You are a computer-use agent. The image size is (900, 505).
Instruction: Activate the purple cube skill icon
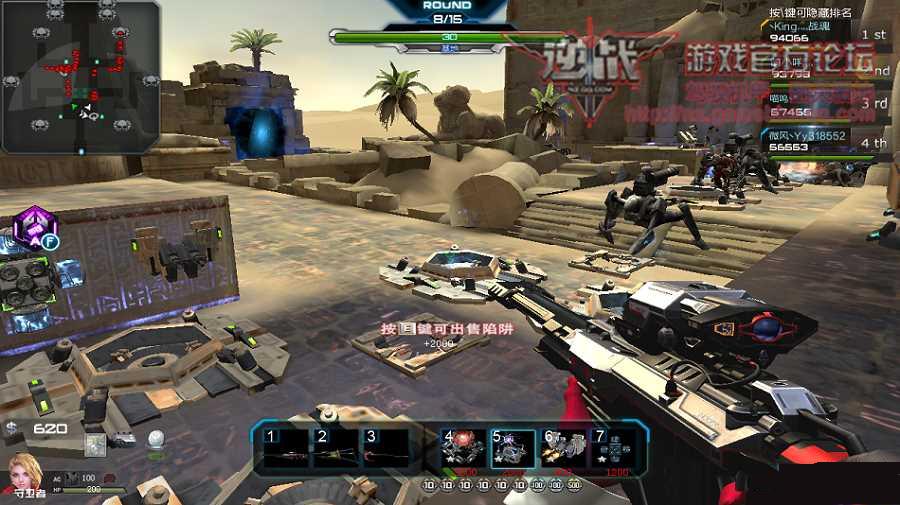tap(33, 228)
